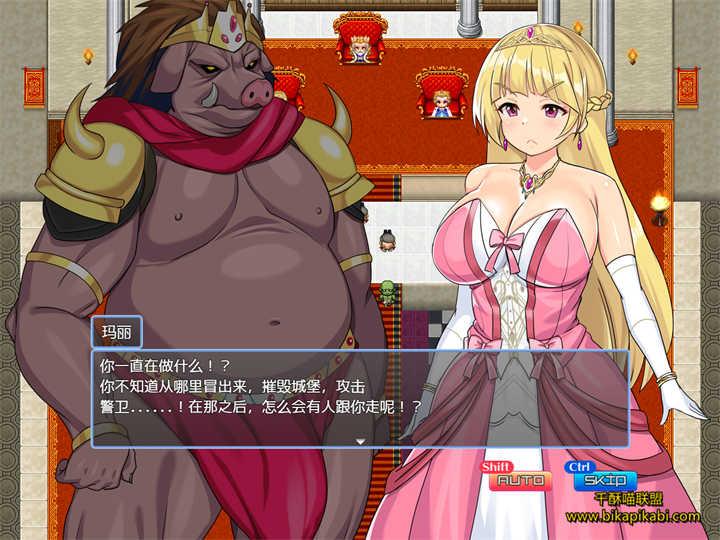720x540 pixels.
Task: Advance dialogue with the down arrow indicator
Action: [x=360, y=440]
